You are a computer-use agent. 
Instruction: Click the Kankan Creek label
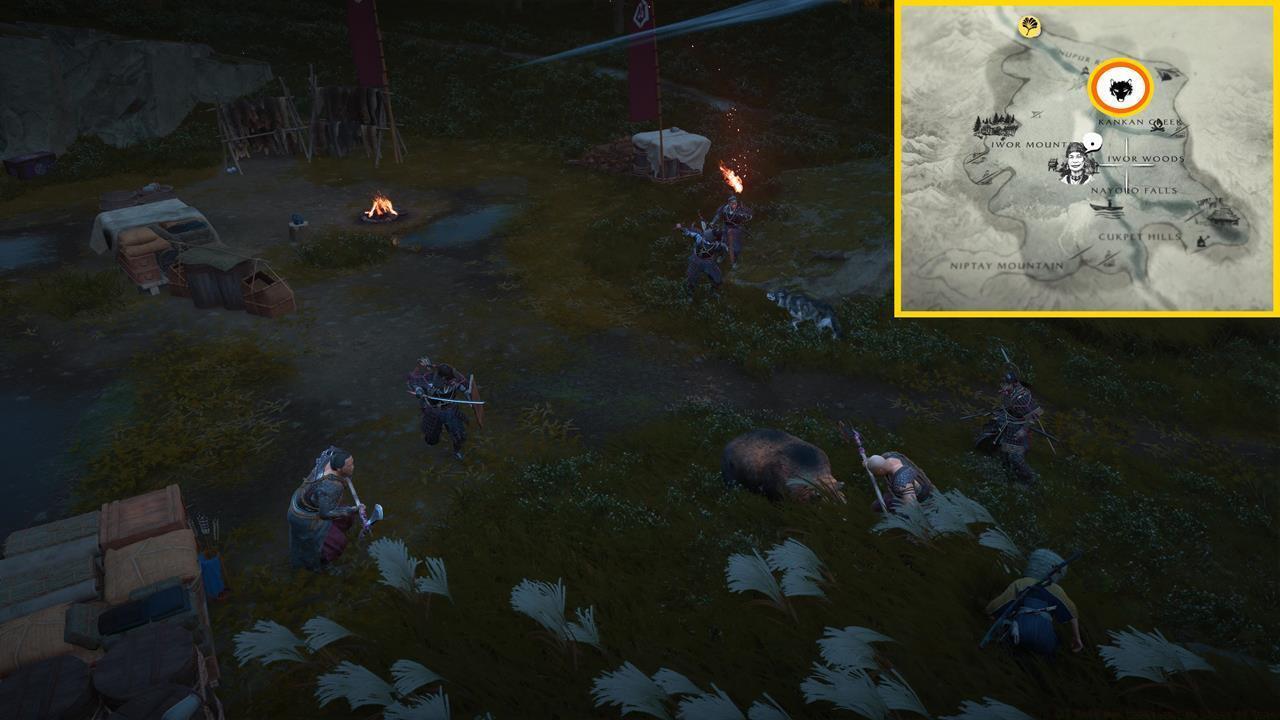point(1140,121)
